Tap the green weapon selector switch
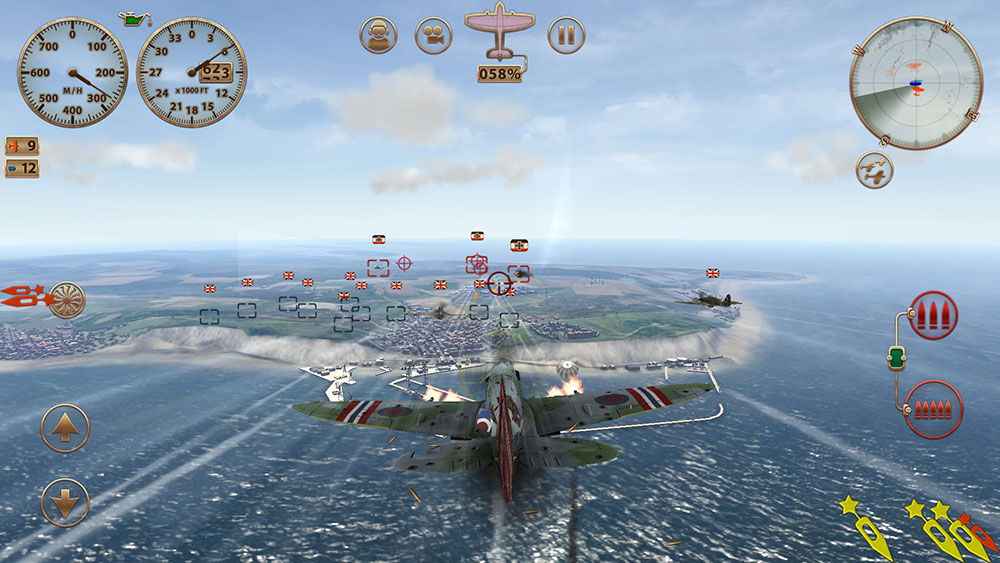Viewport: 1000px width, 563px height. pos(896,357)
